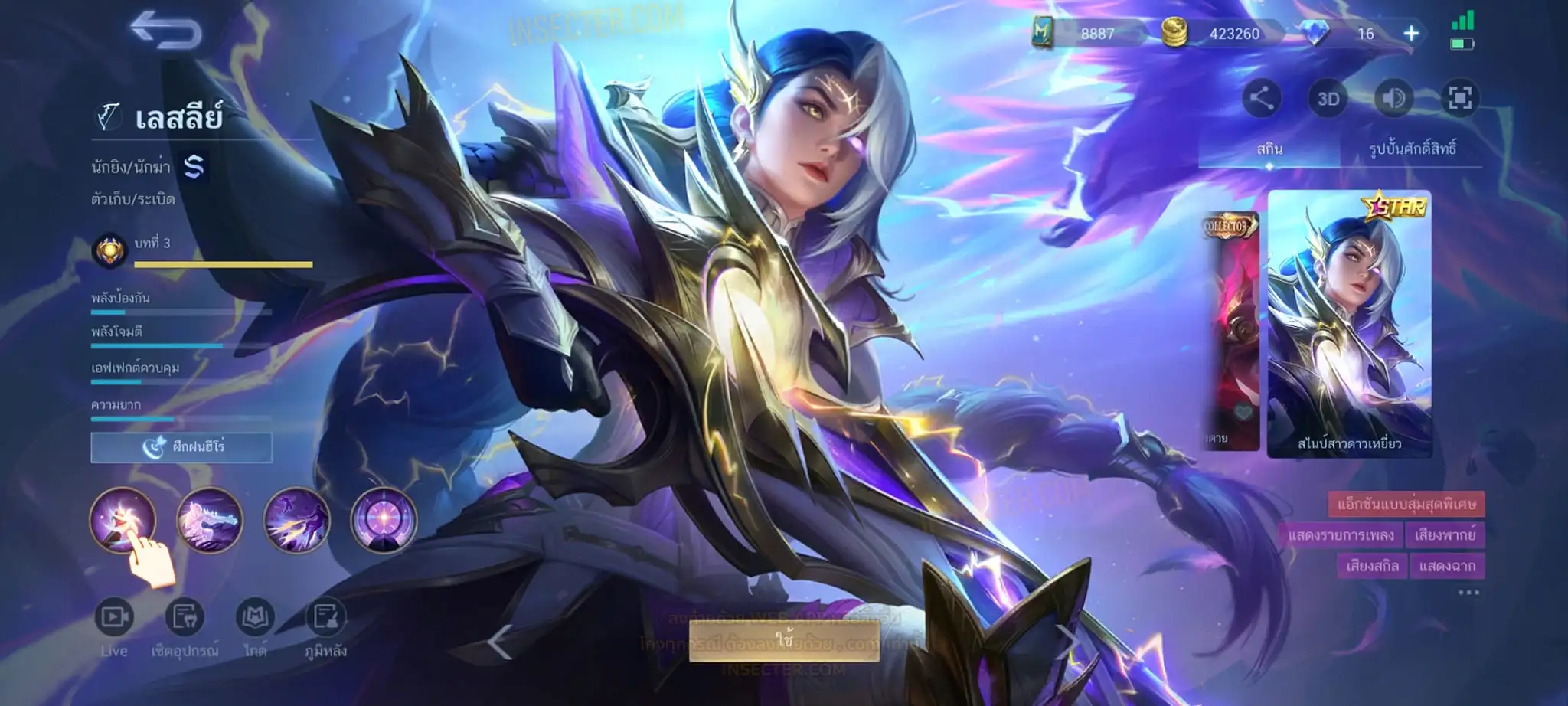The width and height of the screenshot is (1568, 706).
Task: View the first skill icon with pointing hand
Action: 122,520
